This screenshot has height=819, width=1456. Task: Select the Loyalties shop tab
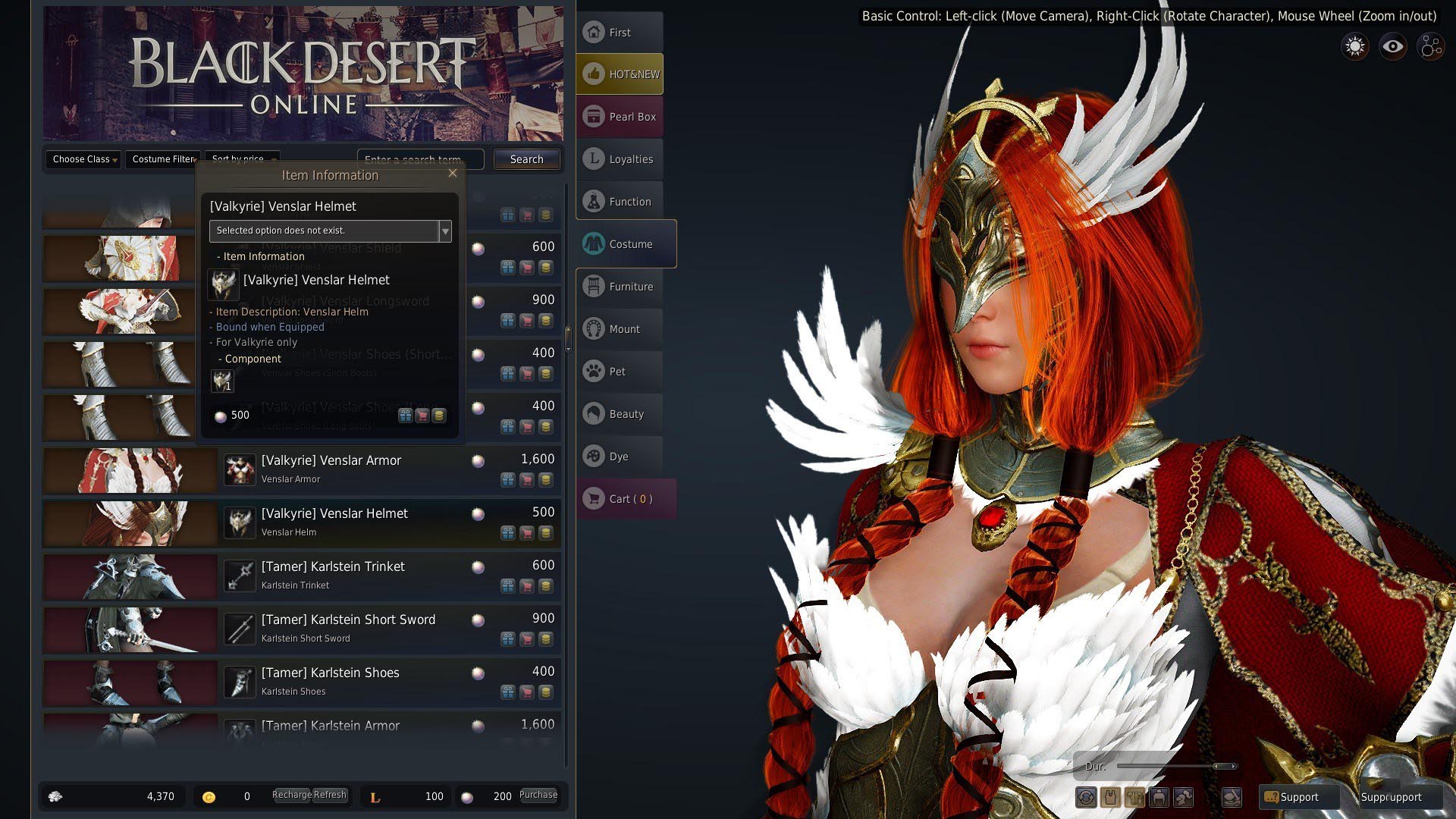coord(620,159)
